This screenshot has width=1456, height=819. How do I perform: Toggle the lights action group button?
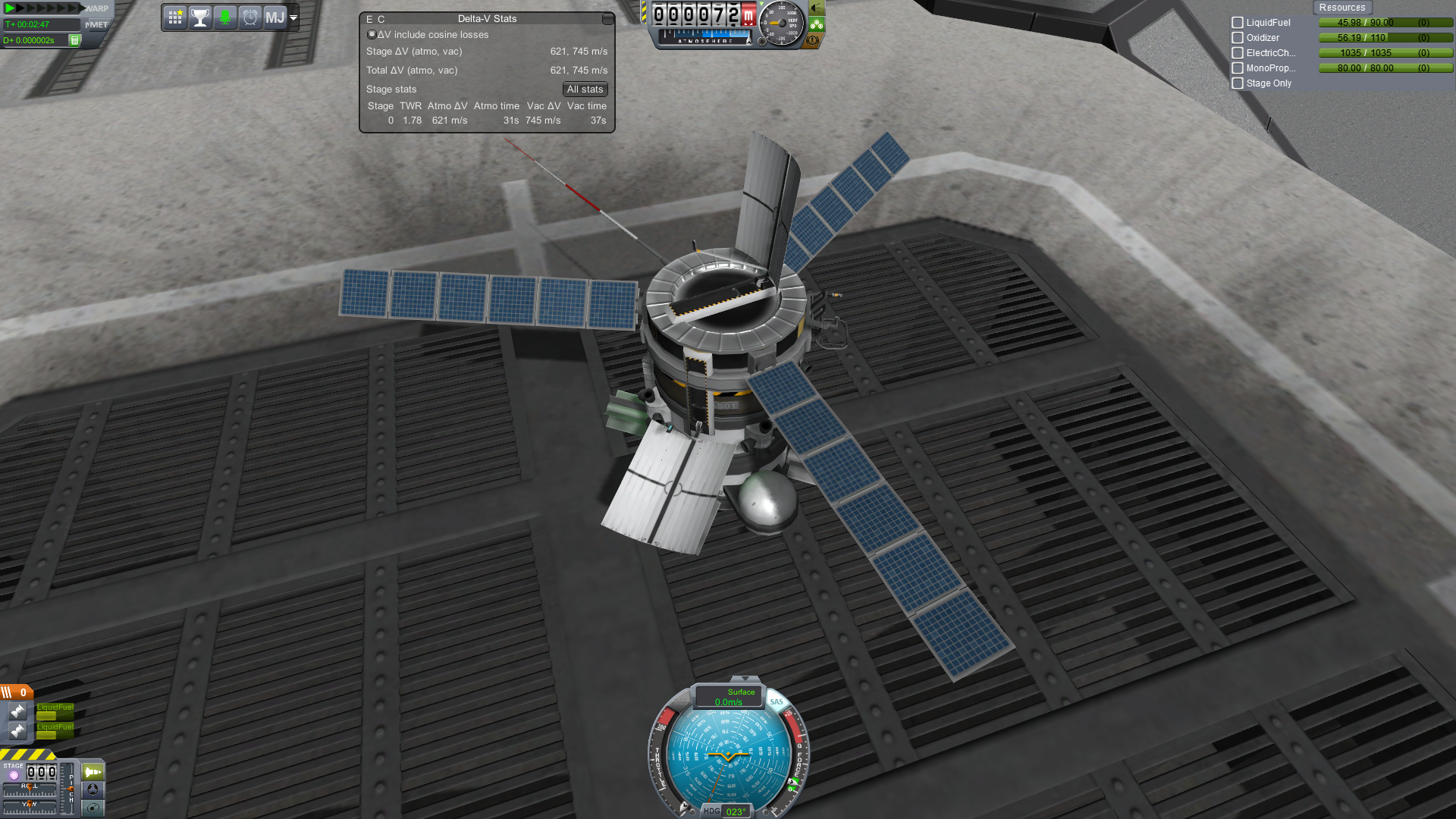pyautogui.click(x=816, y=8)
